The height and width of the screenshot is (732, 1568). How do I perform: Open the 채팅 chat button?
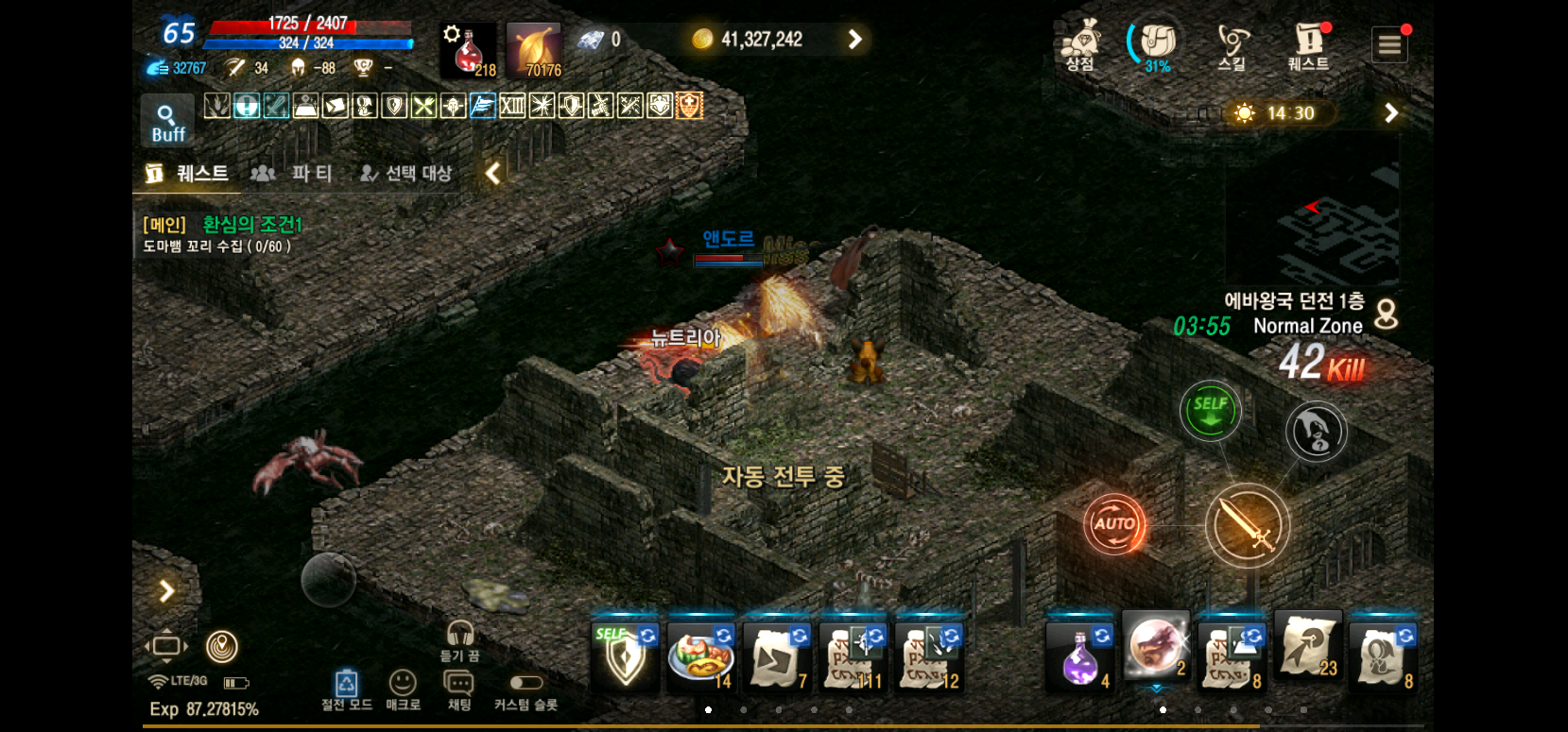click(x=458, y=689)
